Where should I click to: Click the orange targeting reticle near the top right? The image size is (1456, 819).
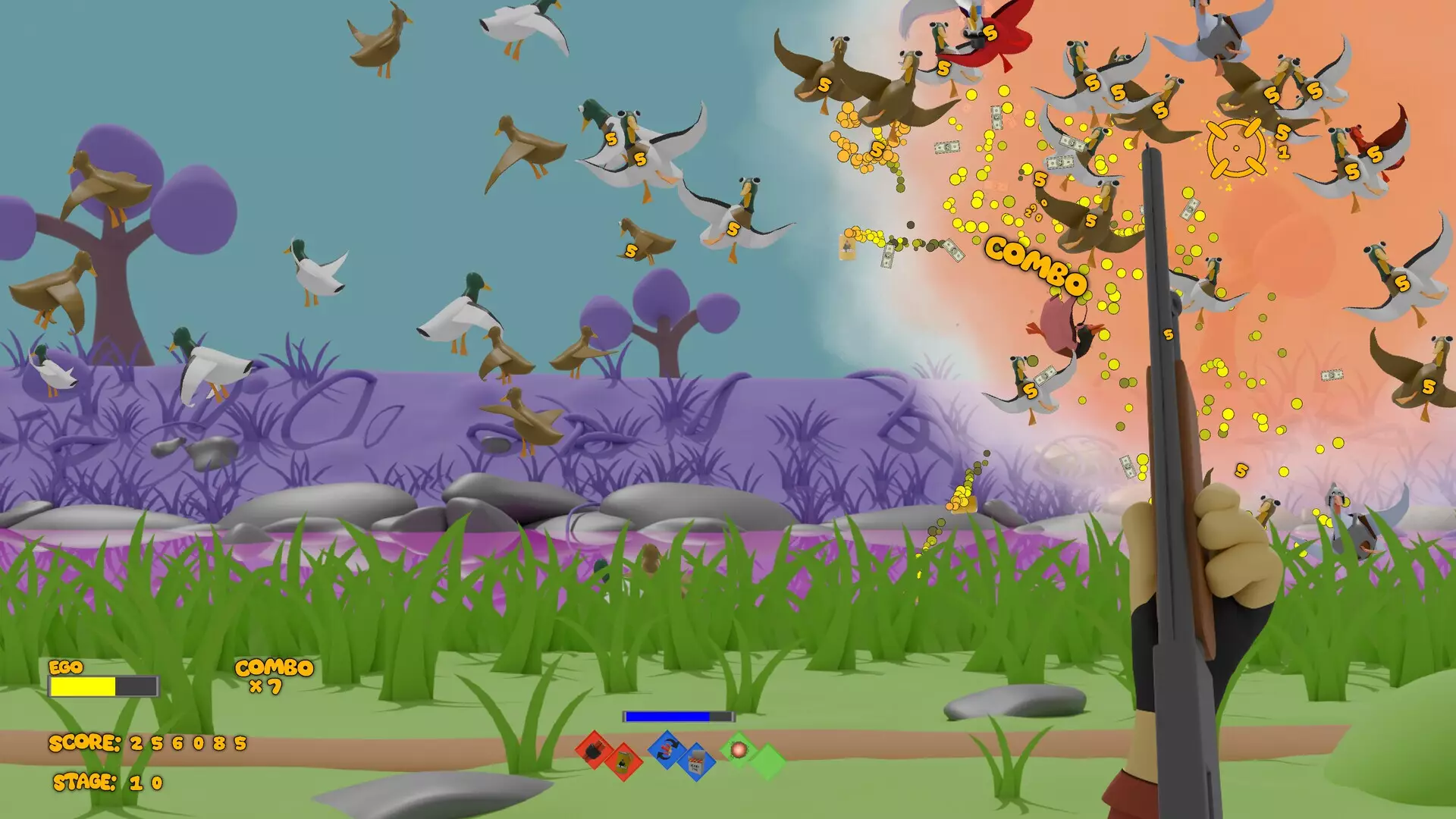1236,148
